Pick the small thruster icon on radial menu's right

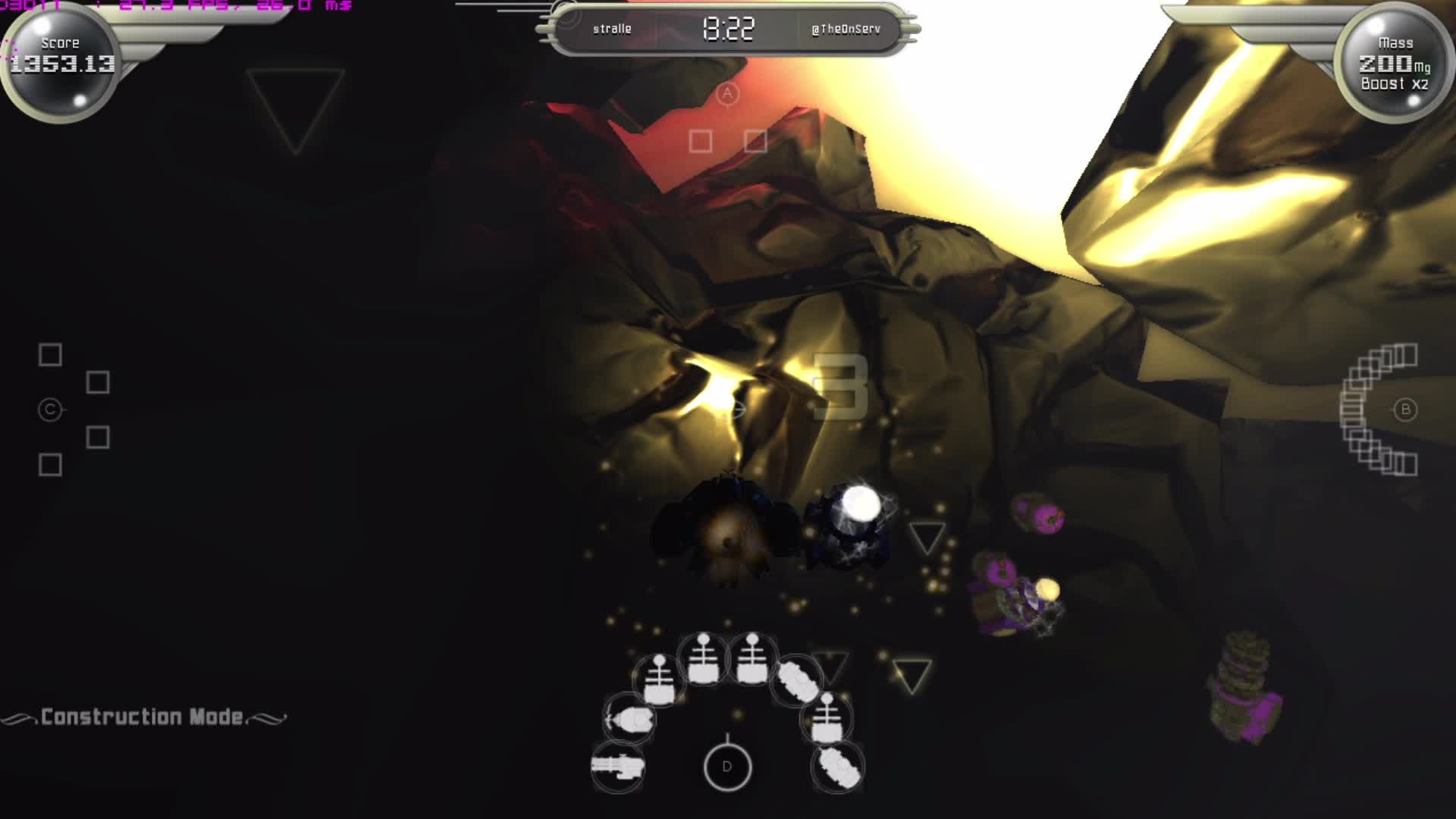coord(827,719)
